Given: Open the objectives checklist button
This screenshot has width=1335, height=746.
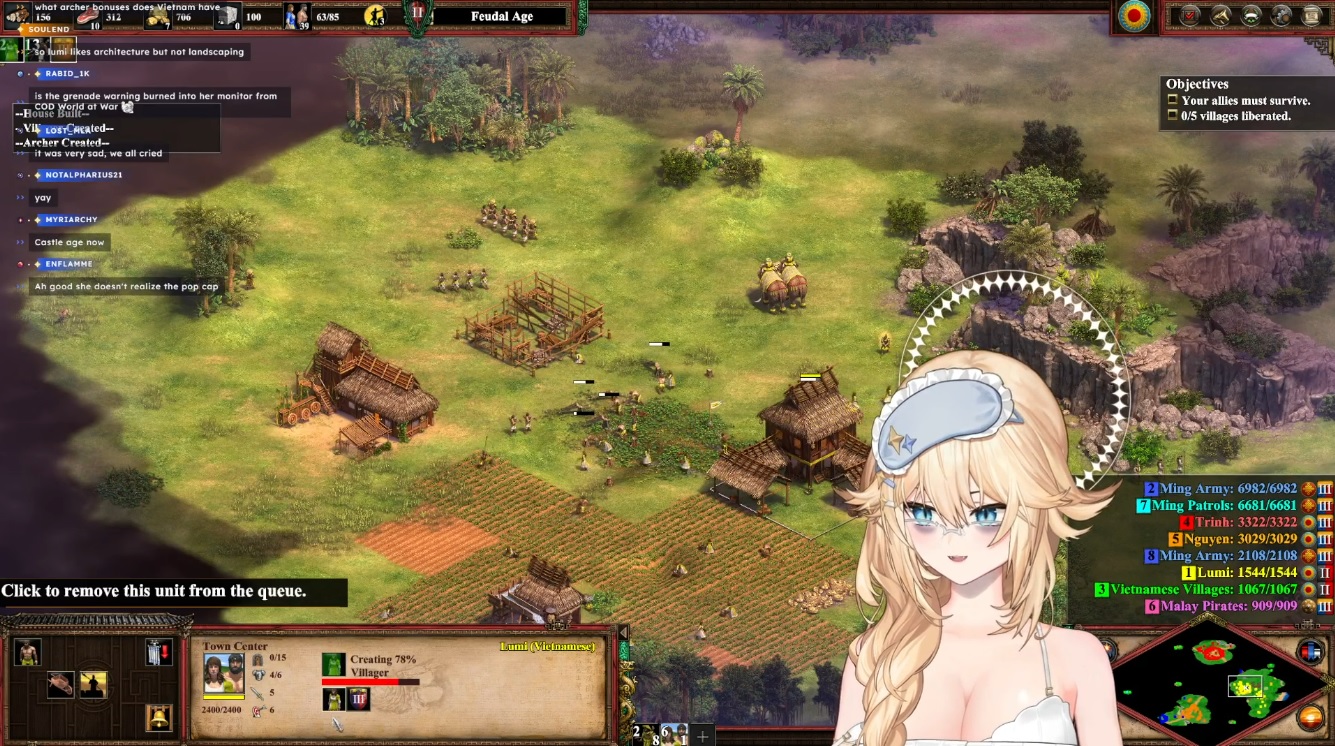Looking at the screenshot, I should pos(1190,16).
